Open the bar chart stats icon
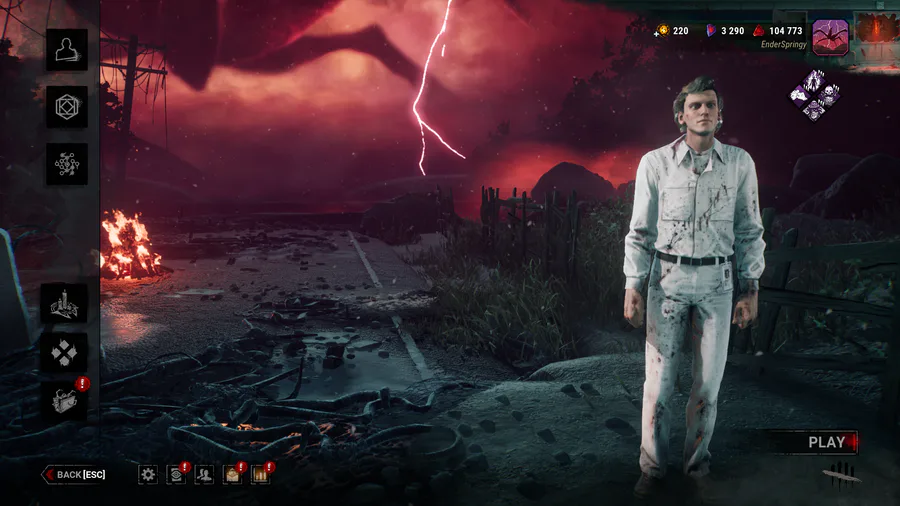 coord(260,474)
